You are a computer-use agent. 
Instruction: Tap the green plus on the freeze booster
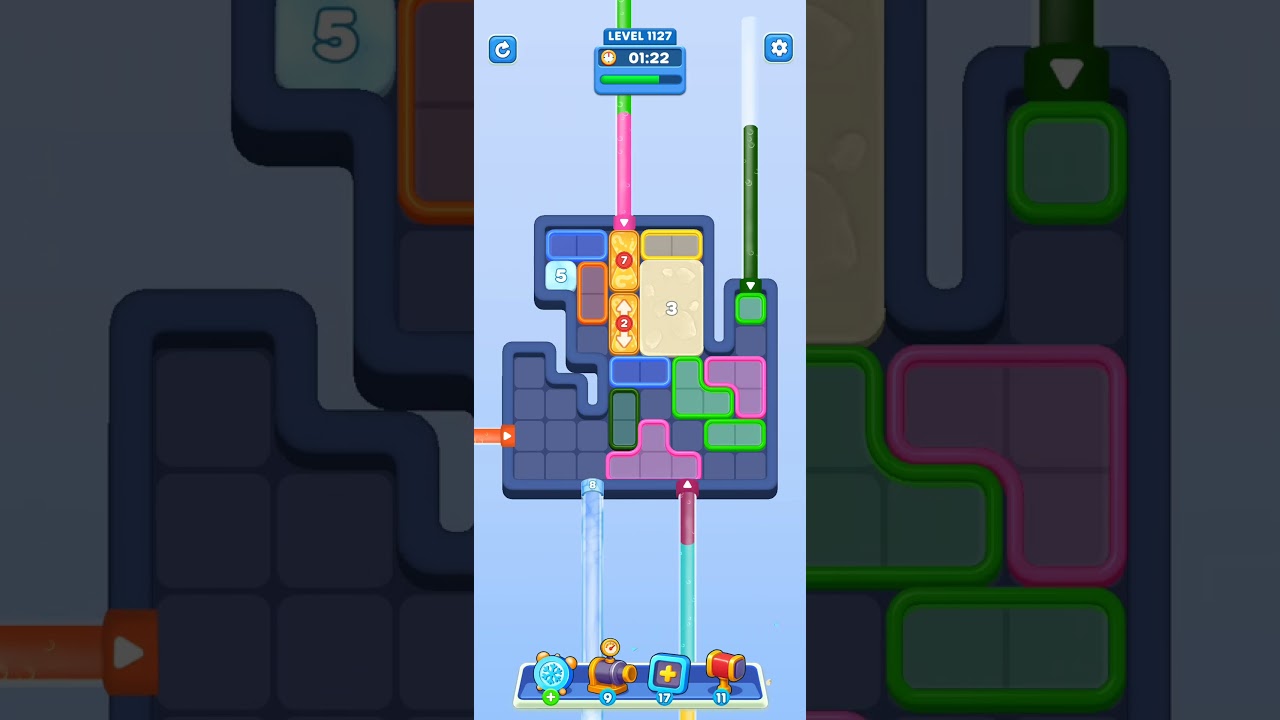tap(551, 696)
